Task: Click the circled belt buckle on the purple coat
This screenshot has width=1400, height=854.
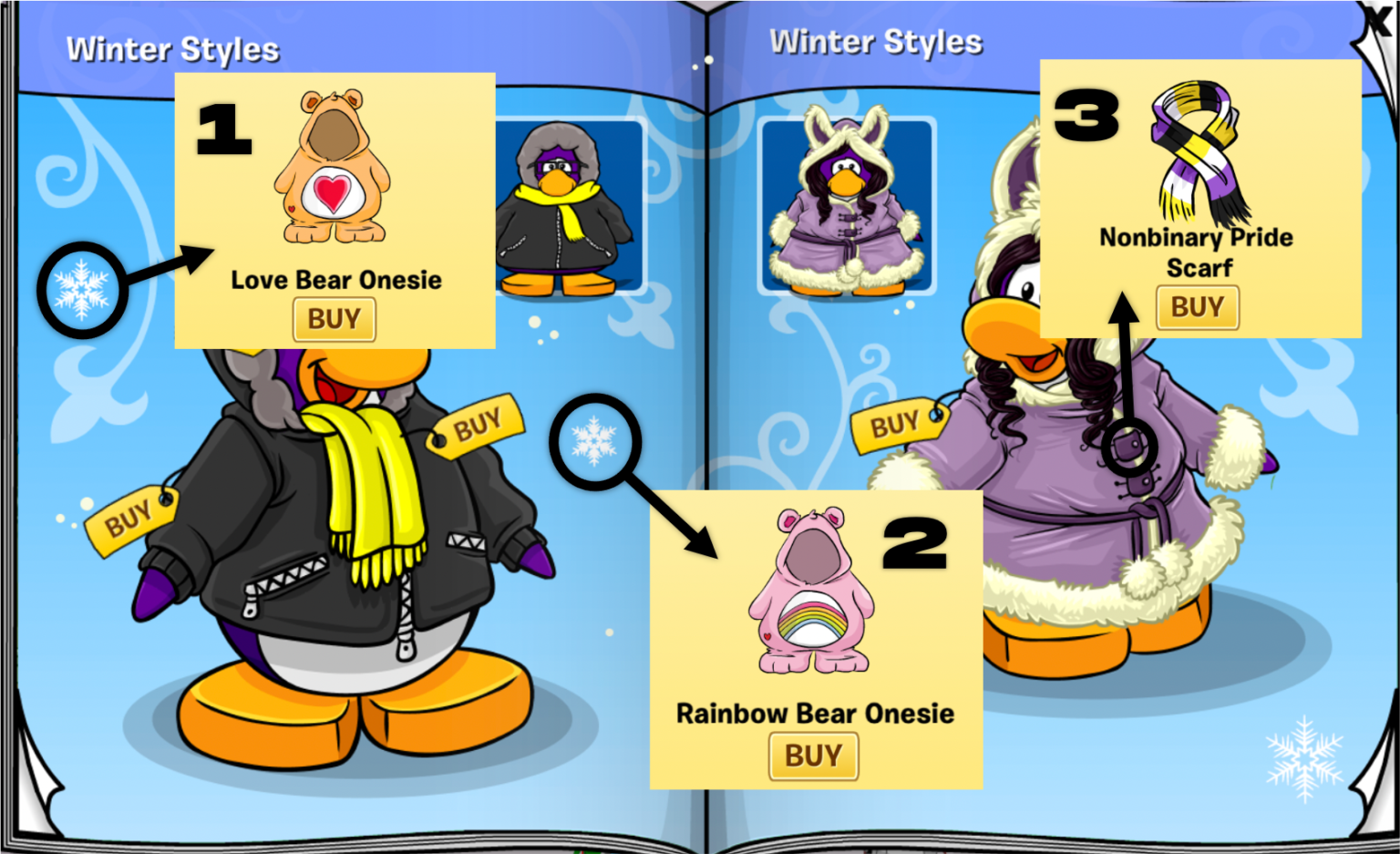Action: 1131,446
